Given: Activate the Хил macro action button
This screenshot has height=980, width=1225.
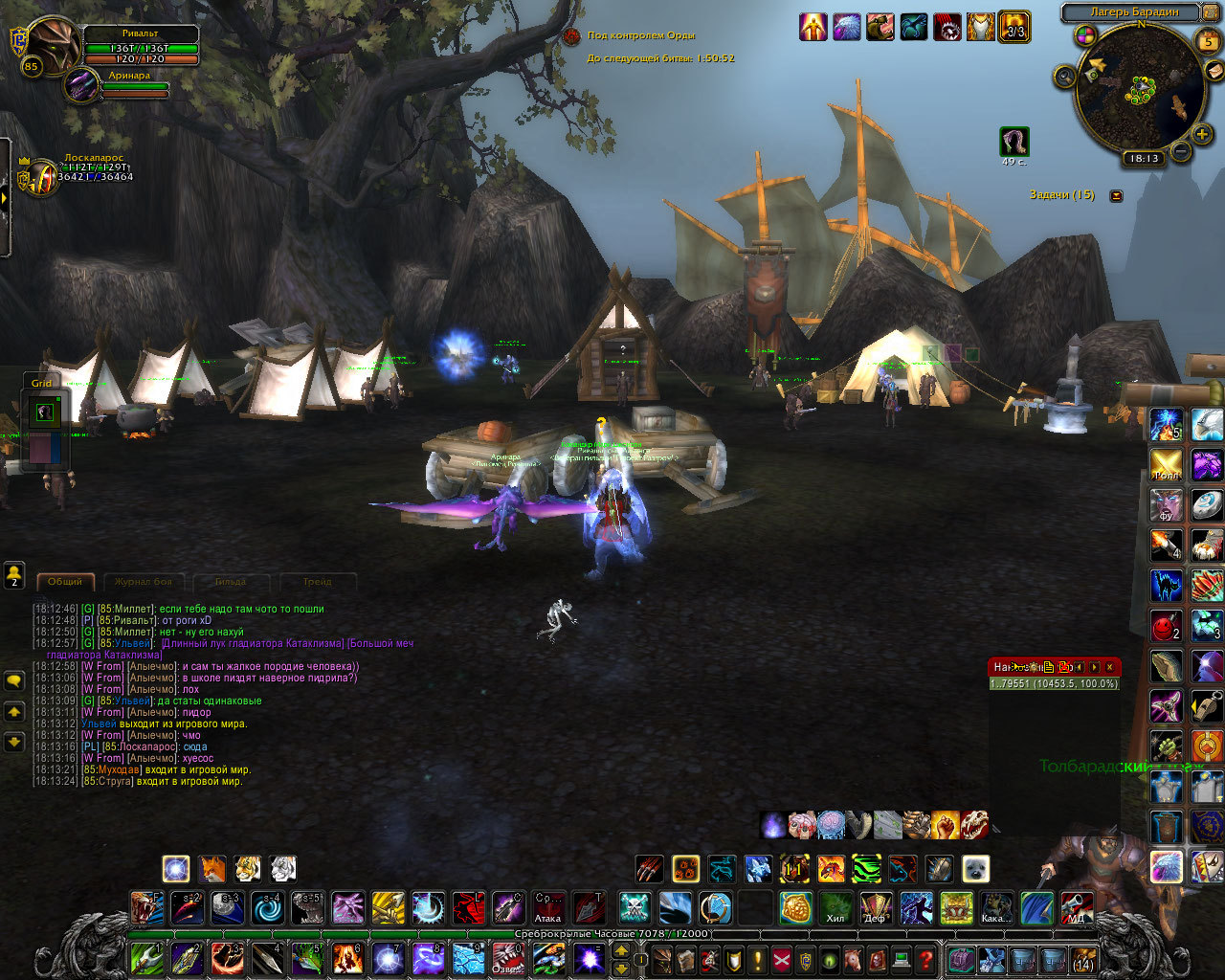Looking at the screenshot, I should tap(835, 907).
